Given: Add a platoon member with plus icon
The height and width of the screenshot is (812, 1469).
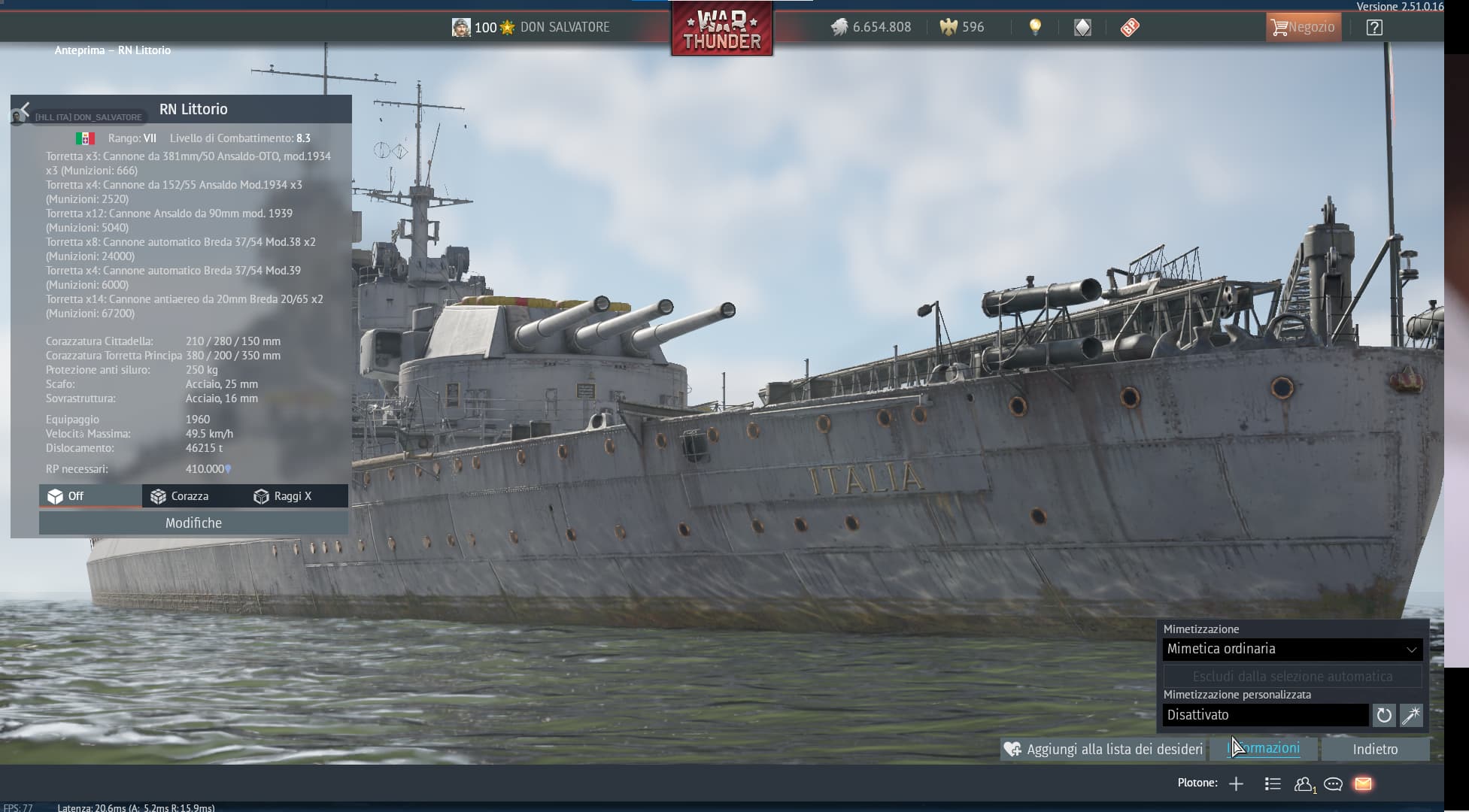Looking at the screenshot, I should 1236,784.
